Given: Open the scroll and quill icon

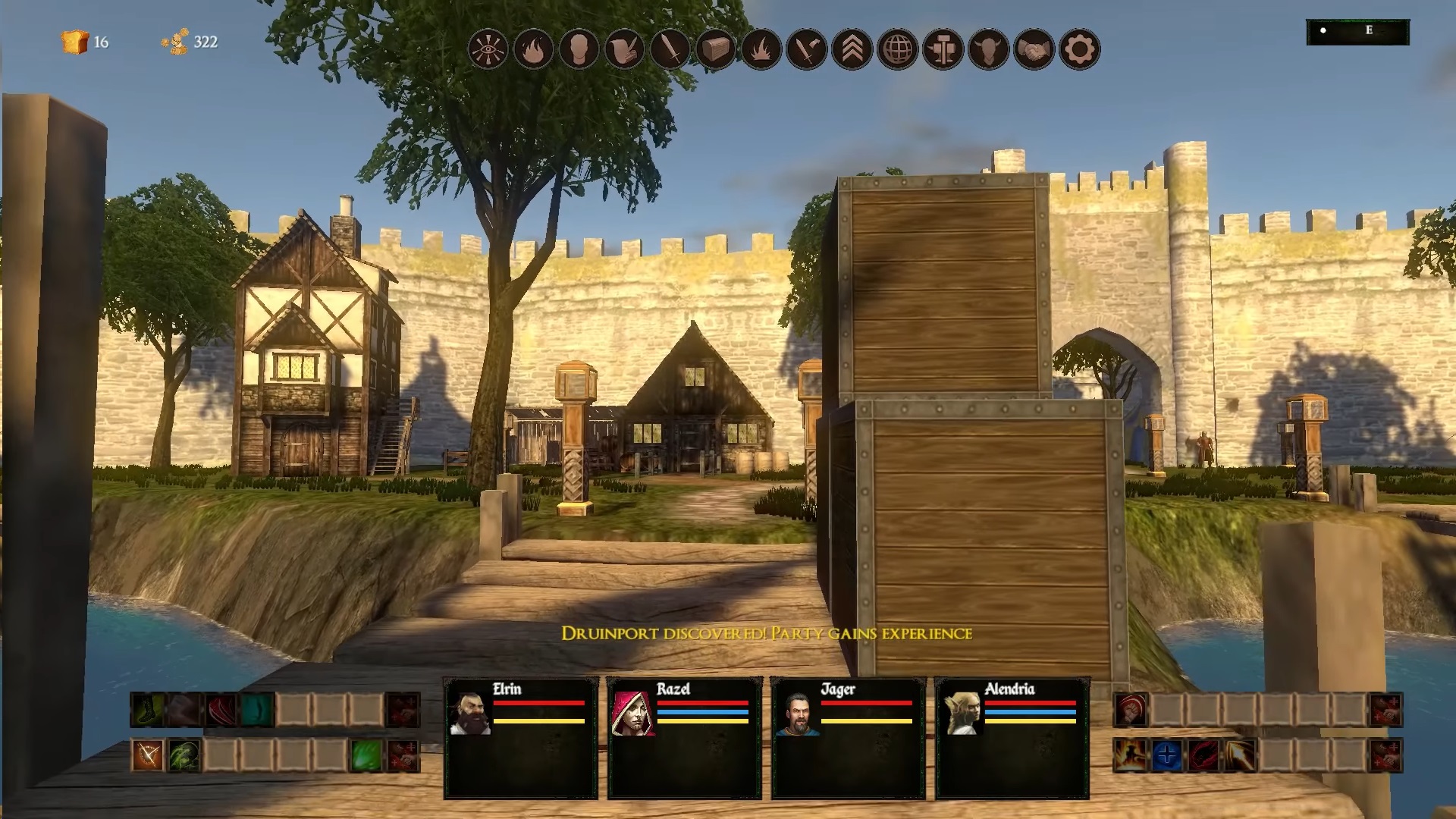Looking at the screenshot, I should tap(624, 50).
